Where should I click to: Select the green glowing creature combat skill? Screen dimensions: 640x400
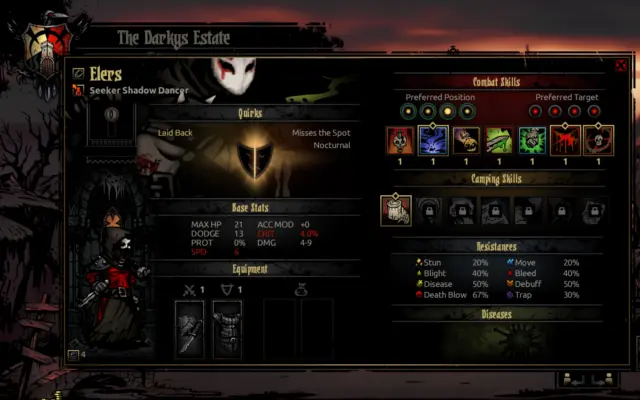pos(532,140)
